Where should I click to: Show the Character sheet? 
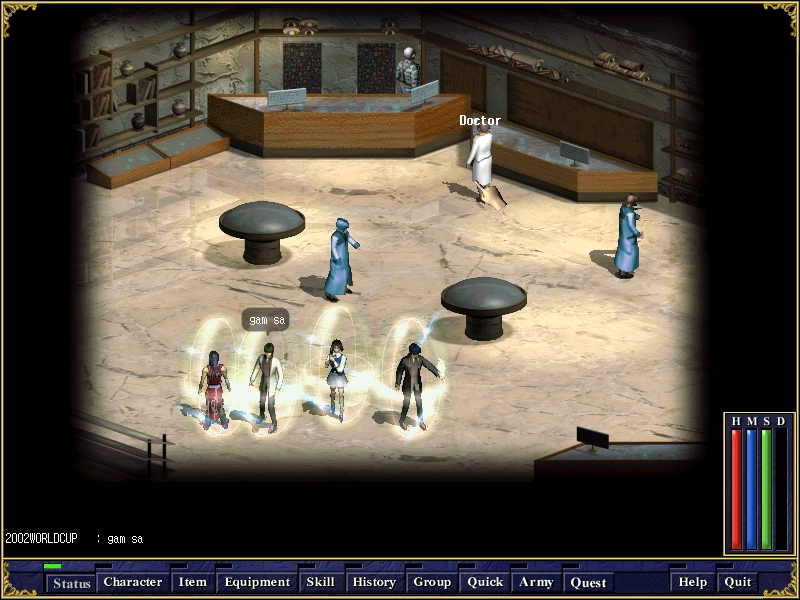[x=133, y=582]
